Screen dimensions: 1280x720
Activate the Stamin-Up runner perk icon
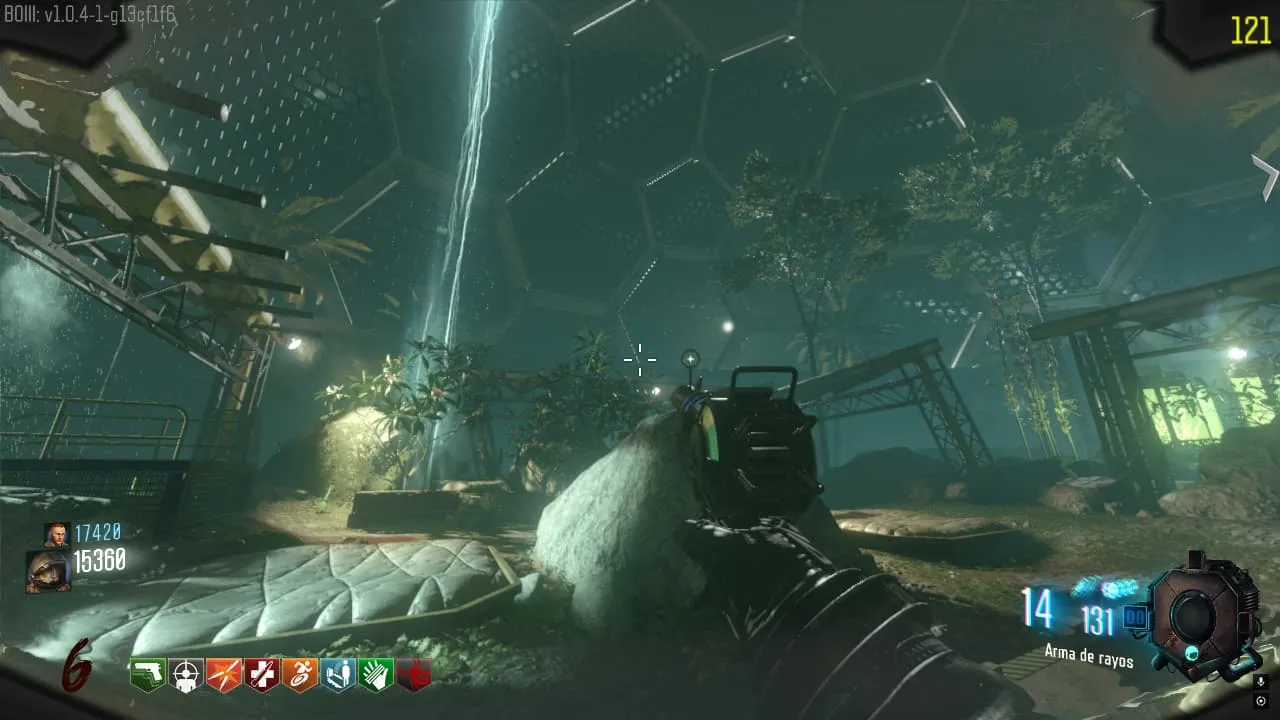(x=300, y=675)
